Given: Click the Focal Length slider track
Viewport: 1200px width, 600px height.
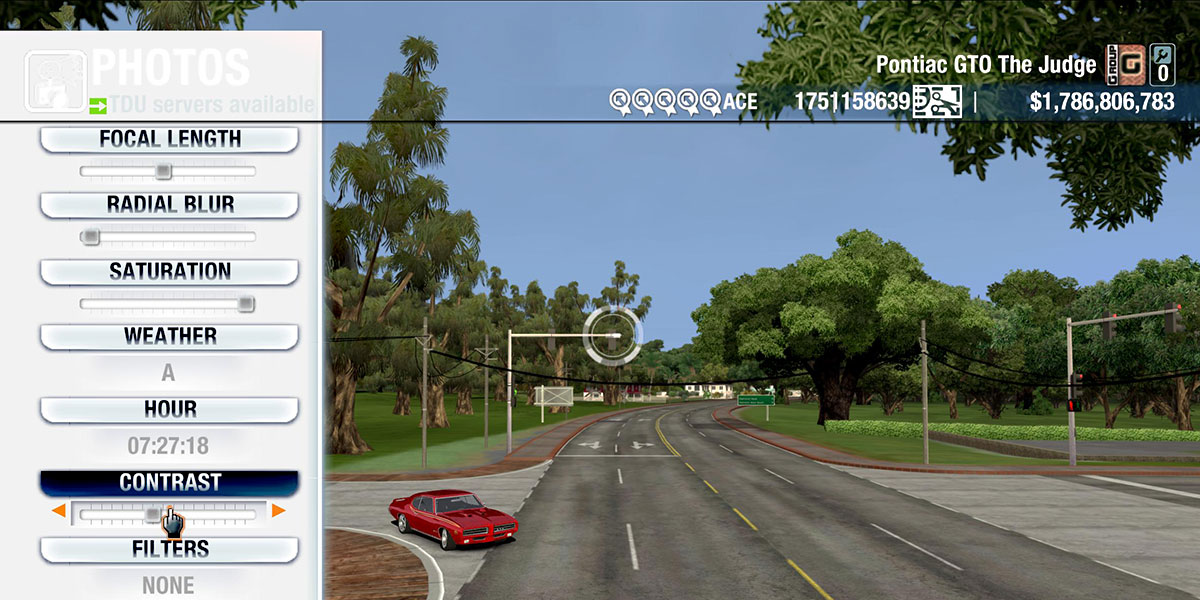Looking at the screenshot, I should pyautogui.click(x=168, y=172).
